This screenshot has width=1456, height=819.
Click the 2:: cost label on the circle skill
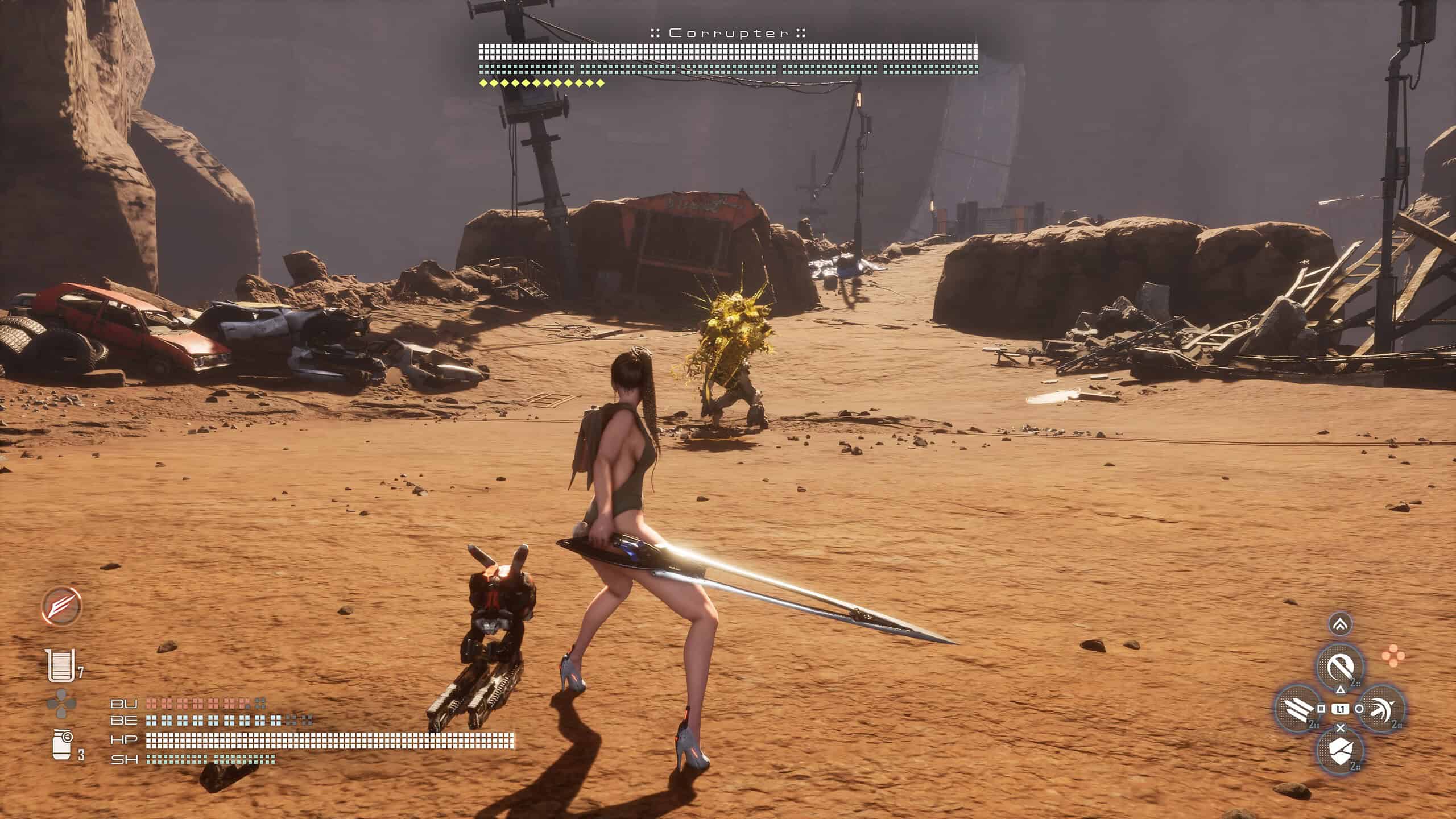(1397, 725)
